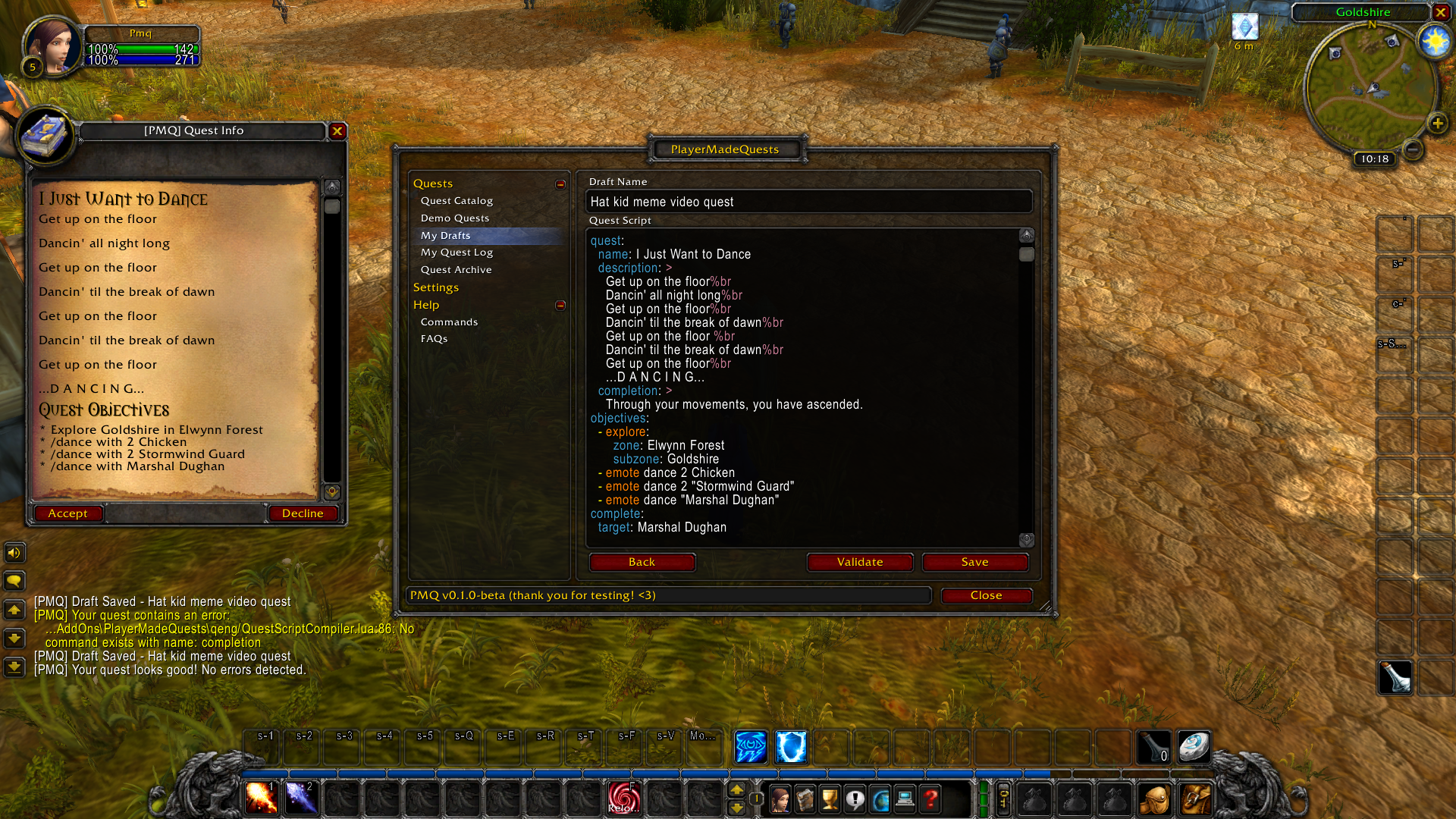Viewport: 1456px width, 819px height.
Task: Show the Commands help page
Action: coord(449,322)
